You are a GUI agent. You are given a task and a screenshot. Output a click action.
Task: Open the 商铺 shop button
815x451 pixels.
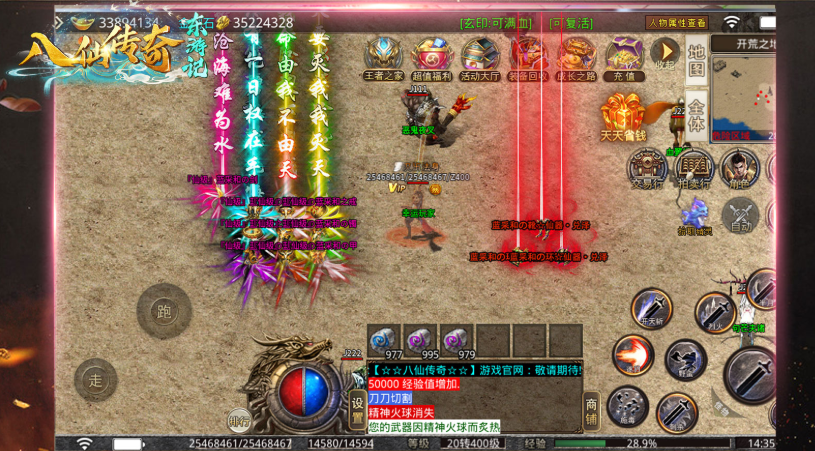pyautogui.click(x=592, y=408)
